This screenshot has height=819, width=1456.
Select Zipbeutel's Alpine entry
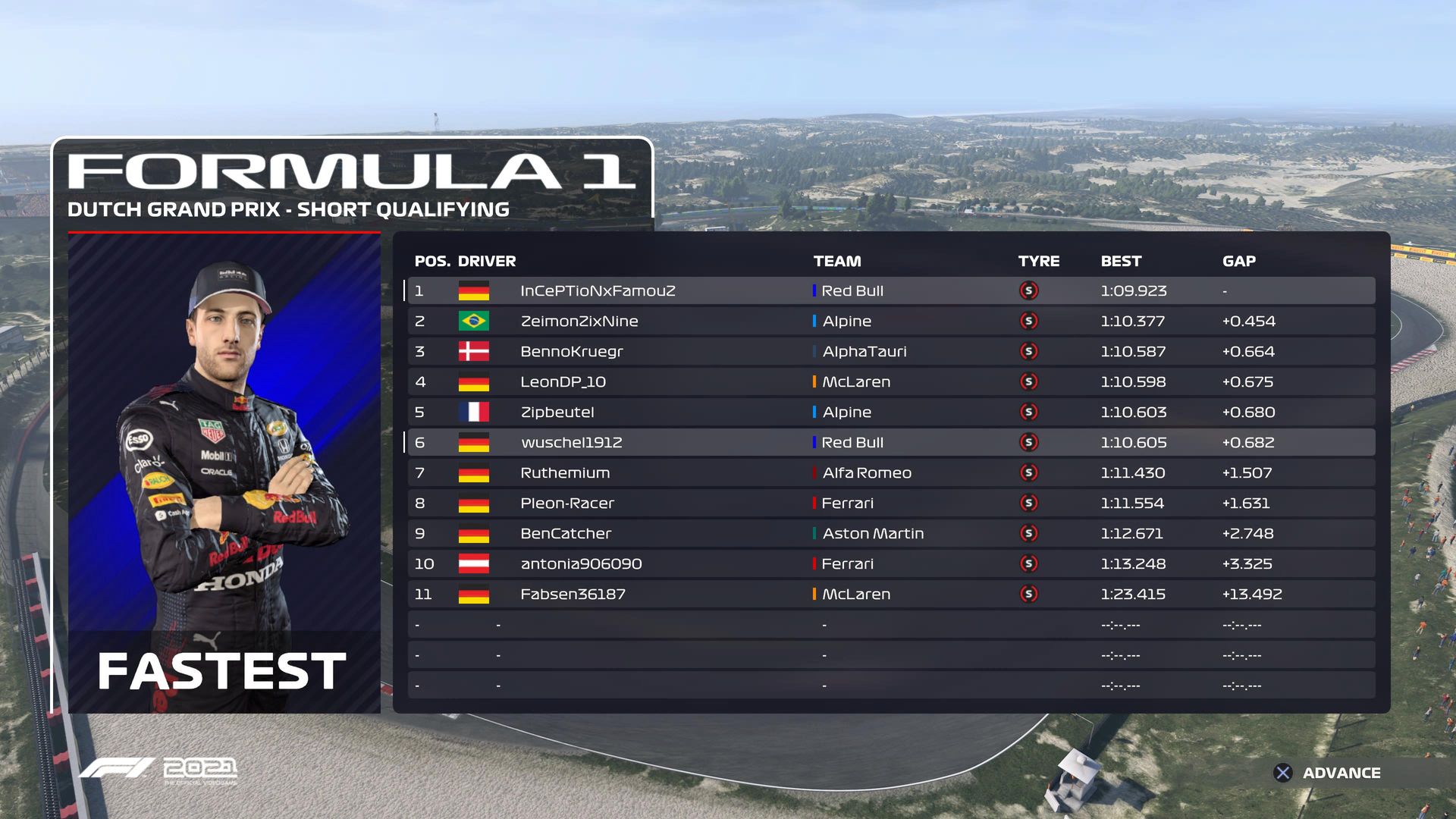click(x=890, y=412)
